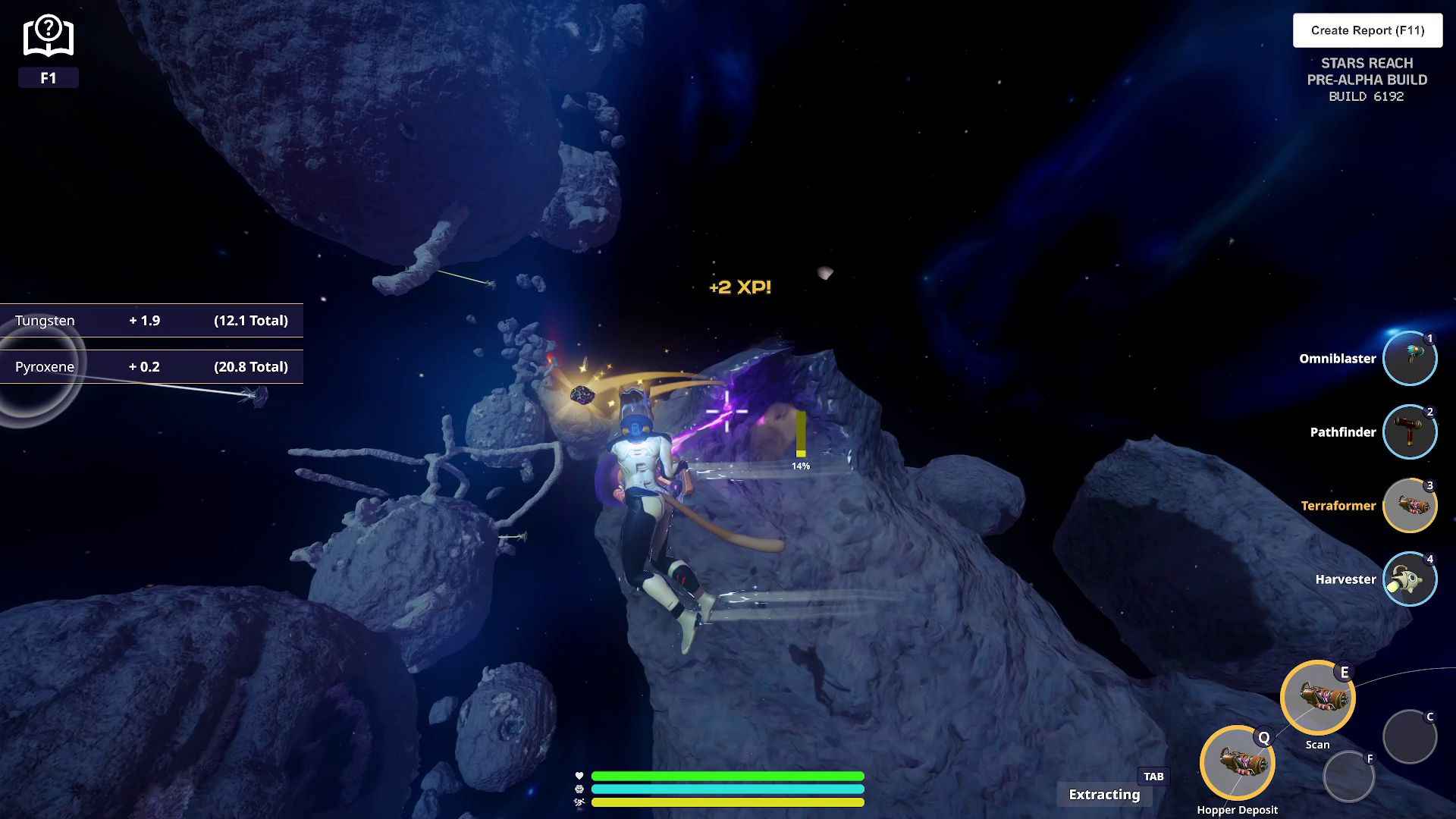Select the Omniblaster tool slot
This screenshot has height=819, width=1456.
pyautogui.click(x=1409, y=359)
